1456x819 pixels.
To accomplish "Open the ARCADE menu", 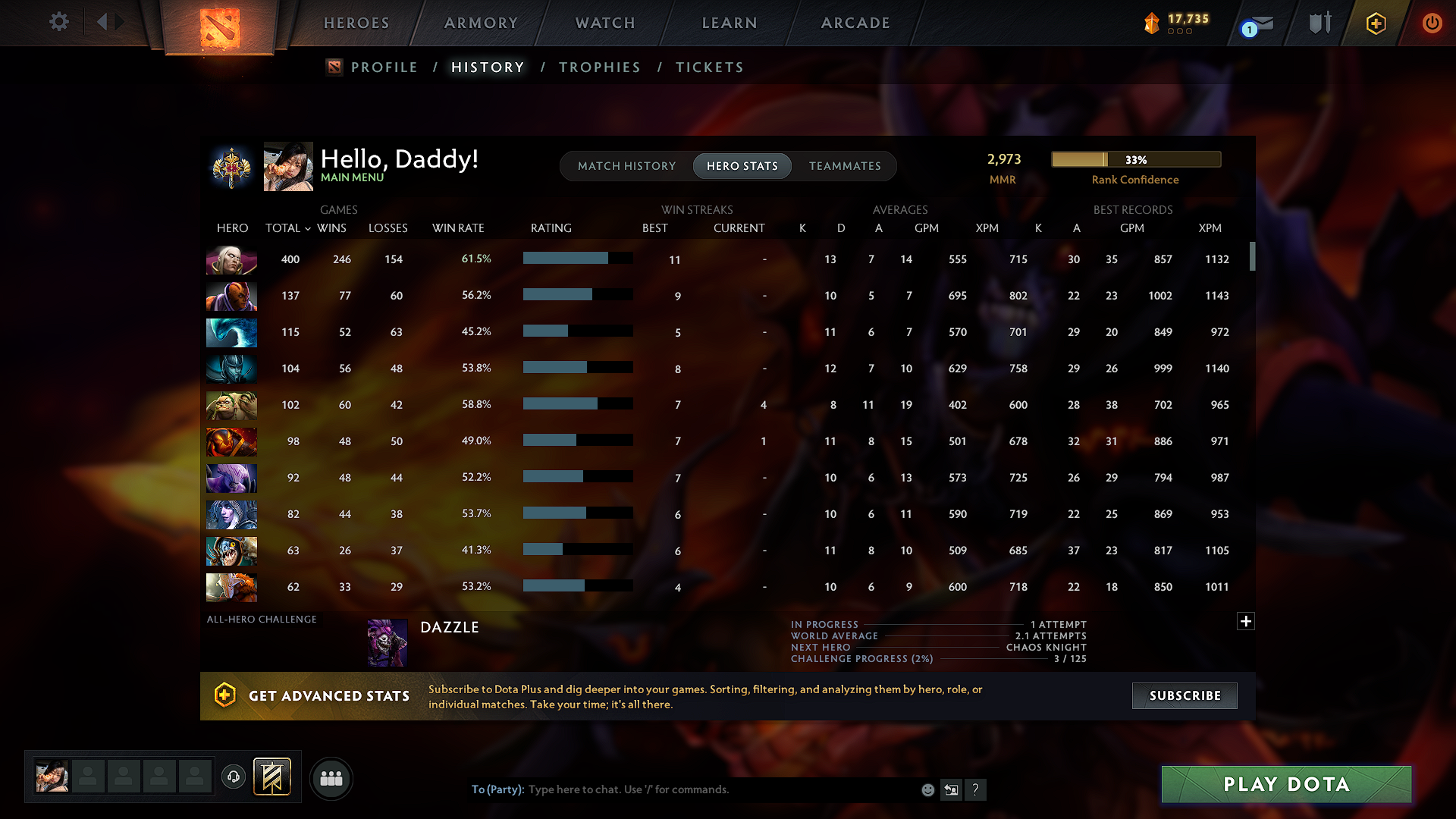I will pyautogui.click(x=855, y=23).
